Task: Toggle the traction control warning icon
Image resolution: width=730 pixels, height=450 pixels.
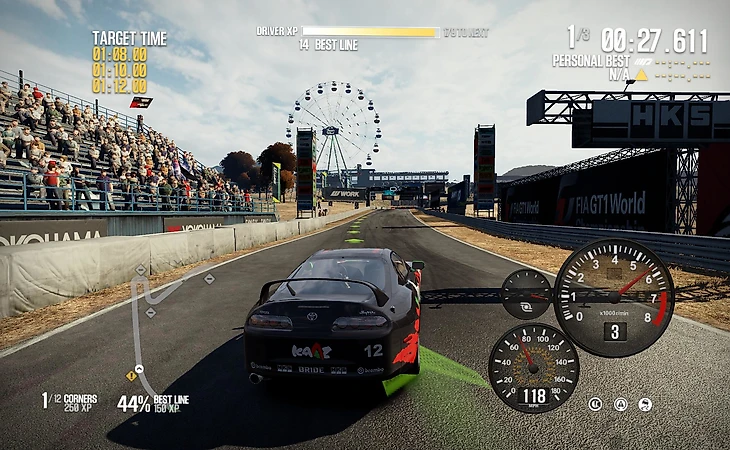Action: coord(620,404)
